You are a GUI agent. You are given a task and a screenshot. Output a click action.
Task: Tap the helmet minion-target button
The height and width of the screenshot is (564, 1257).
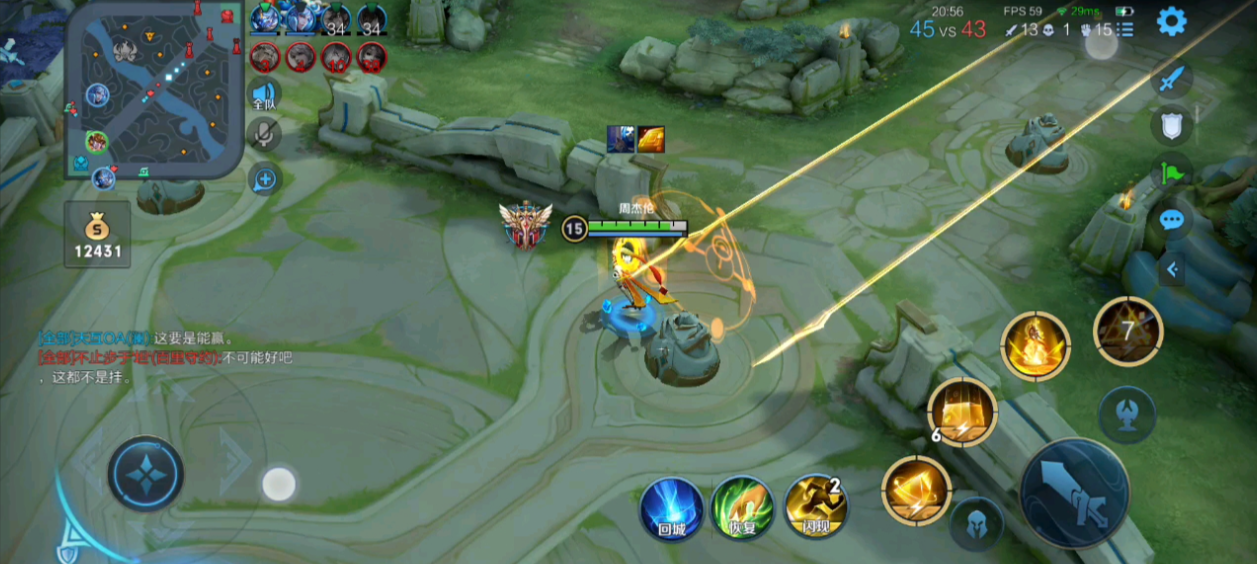[x=976, y=524]
